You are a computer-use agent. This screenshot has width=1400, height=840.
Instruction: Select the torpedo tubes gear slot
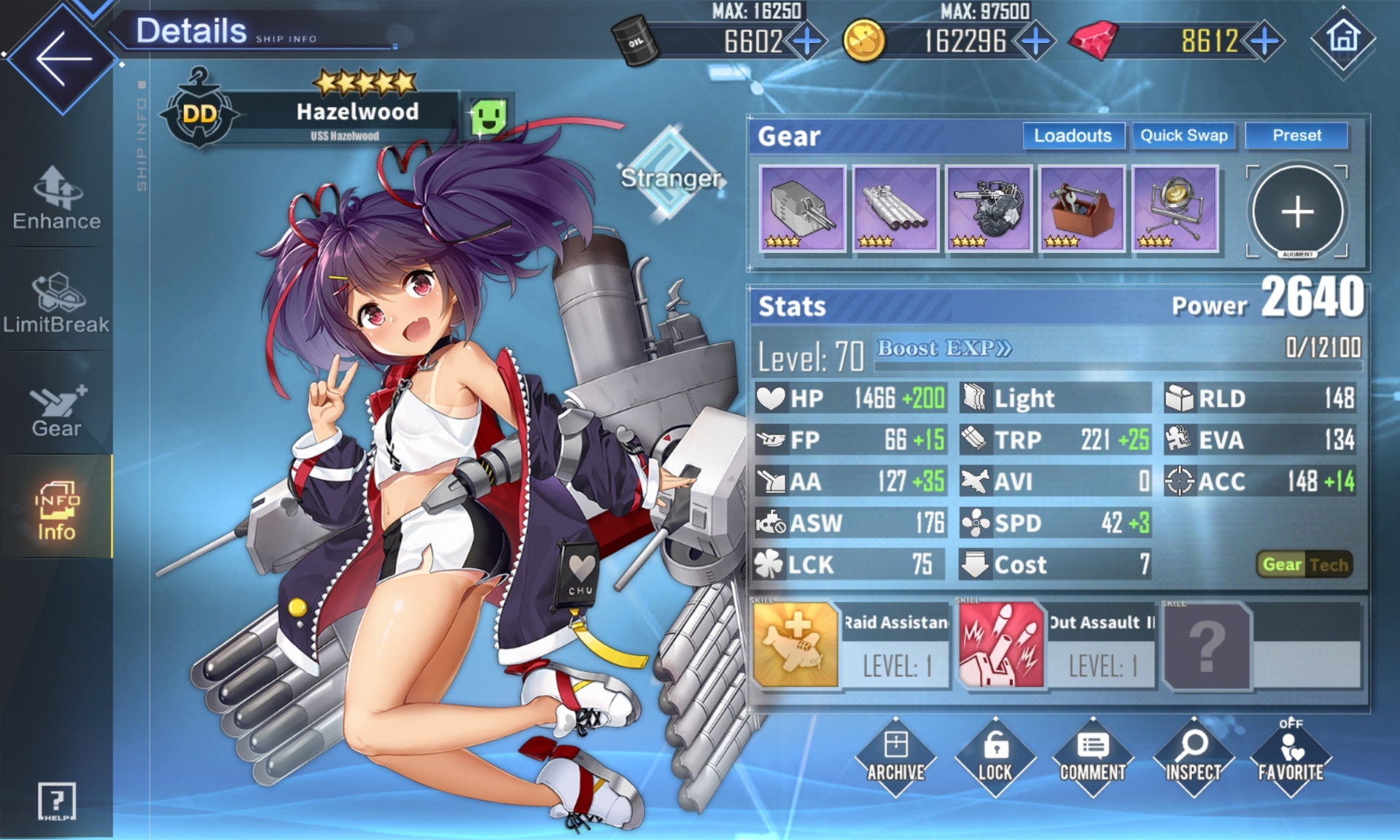(895, 209)
